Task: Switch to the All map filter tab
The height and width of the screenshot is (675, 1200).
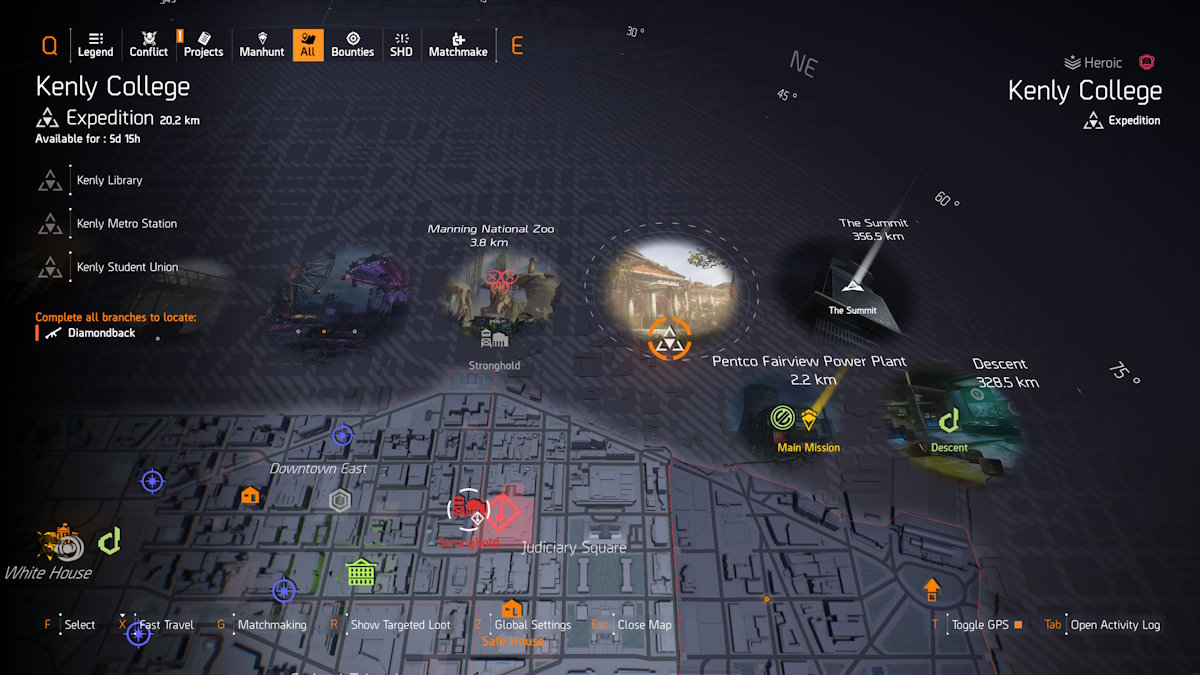Action: [x=308, y=45]
